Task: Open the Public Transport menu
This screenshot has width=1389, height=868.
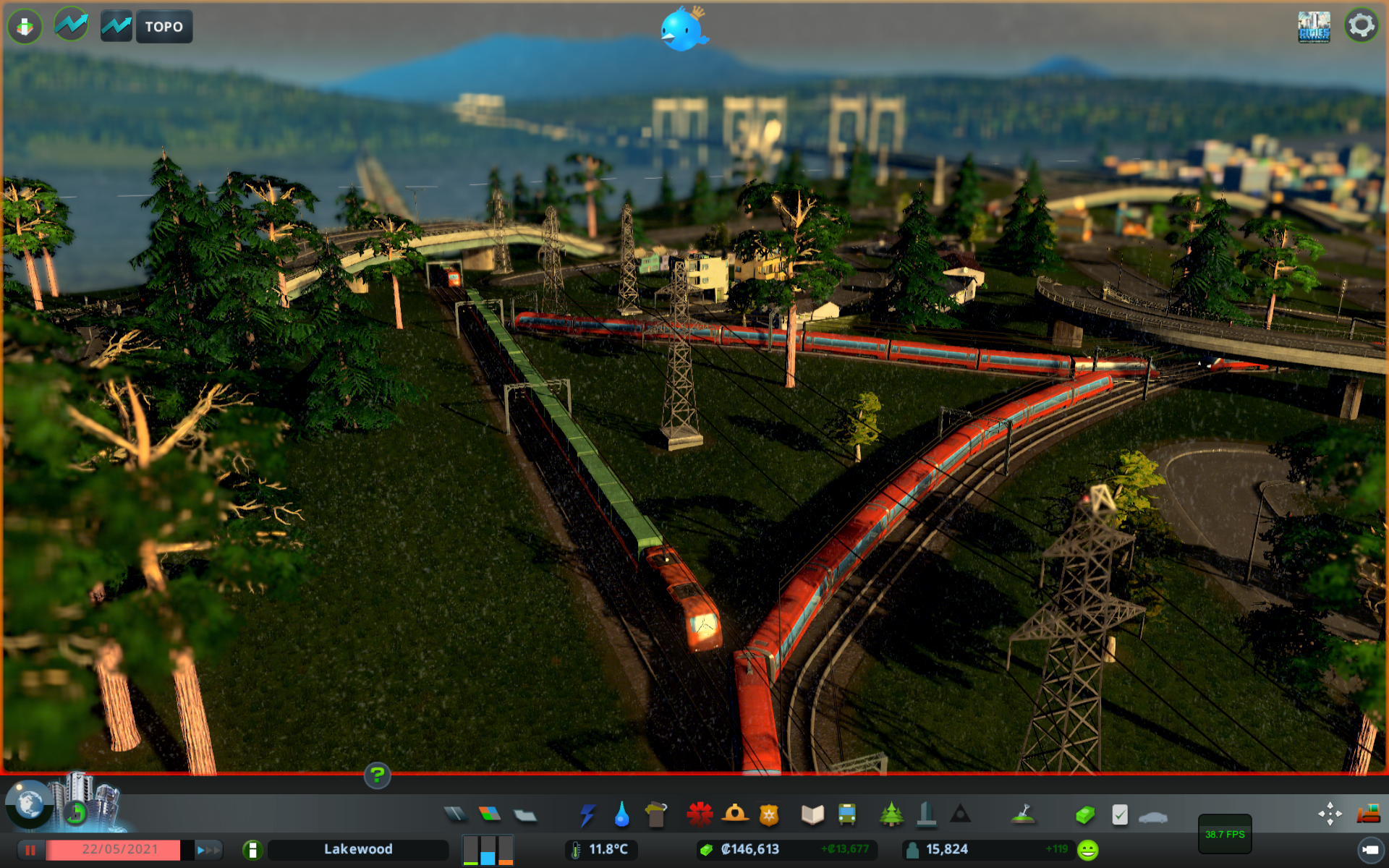Action: (846, 814)
